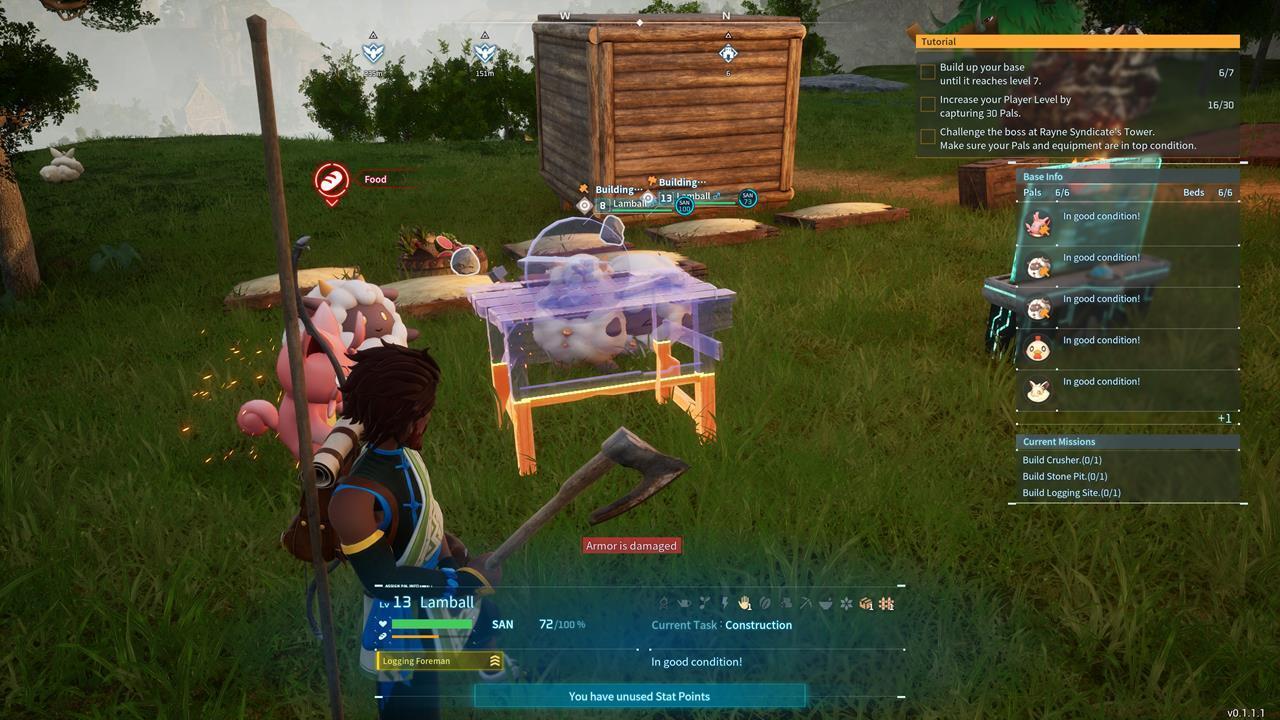The image size is (1280, 720).
Task: Select the Kindling flame suitability icon
Action: [x=665, y=603]
